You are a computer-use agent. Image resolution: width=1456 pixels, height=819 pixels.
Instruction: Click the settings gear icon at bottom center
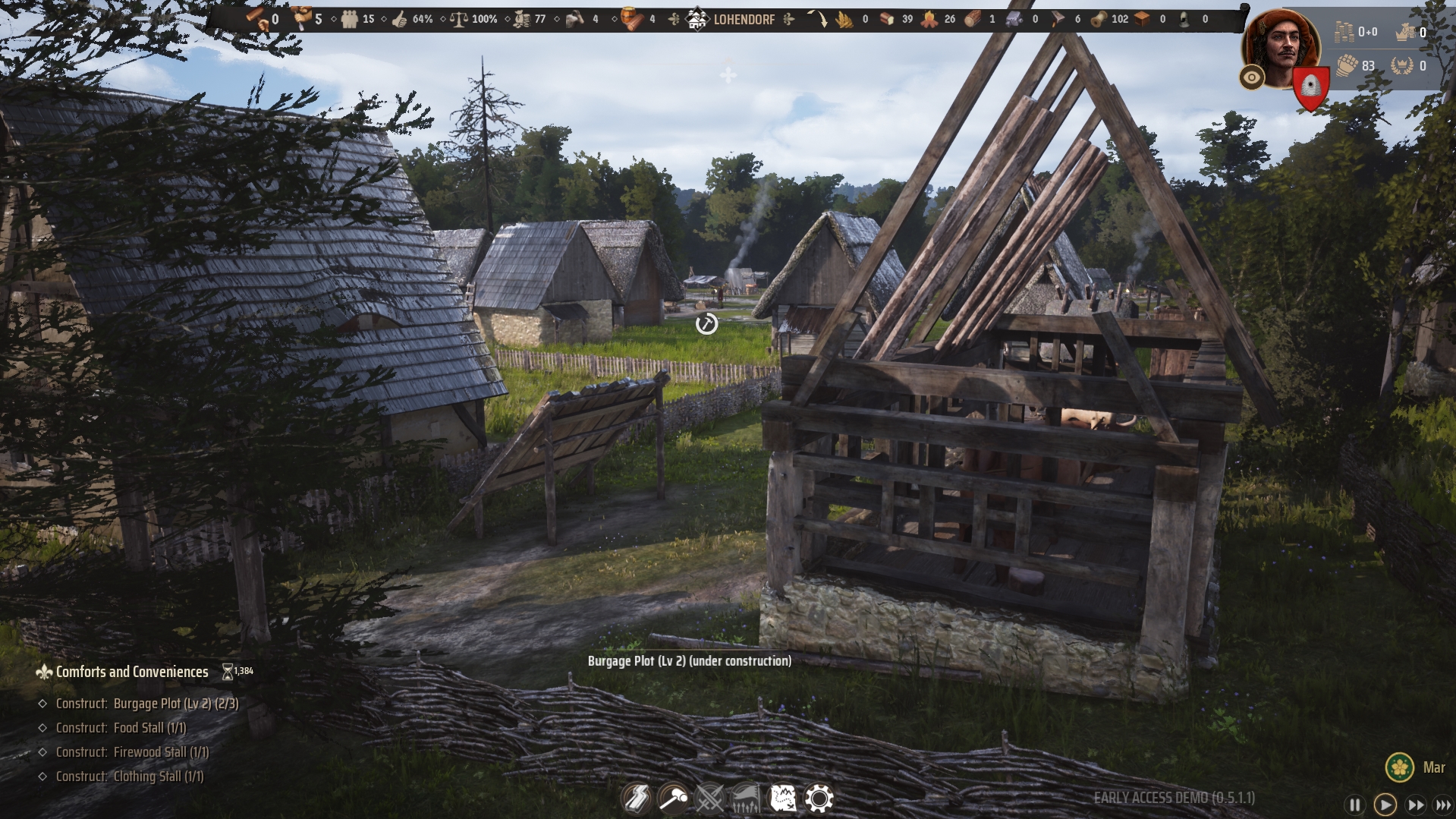[x=819, y=799]
